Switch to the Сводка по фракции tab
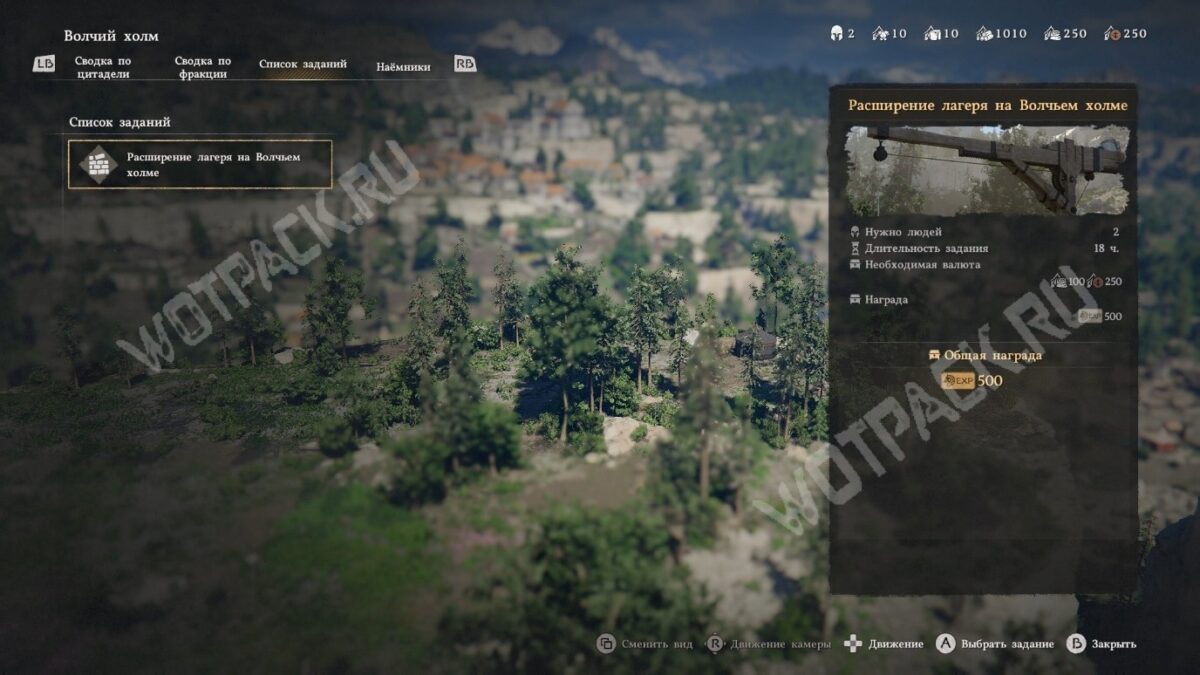 (x=202, y=67)
